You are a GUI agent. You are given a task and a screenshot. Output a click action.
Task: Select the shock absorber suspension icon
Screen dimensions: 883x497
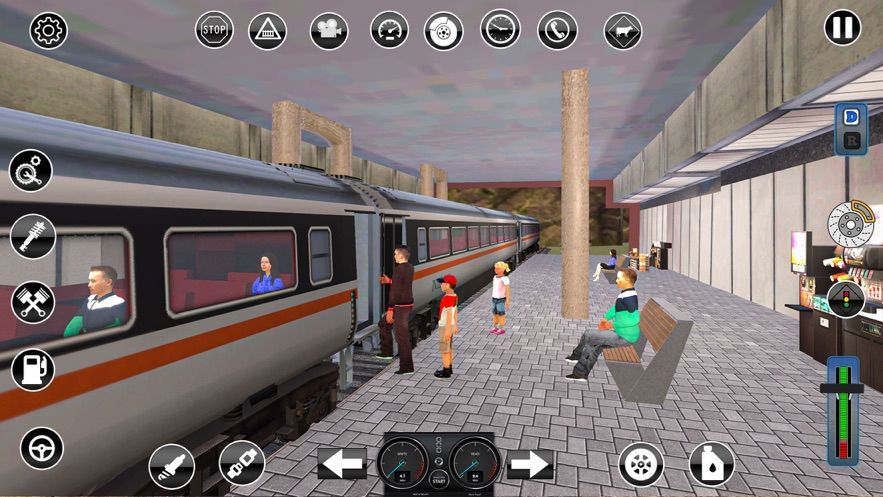pos(32,236)
